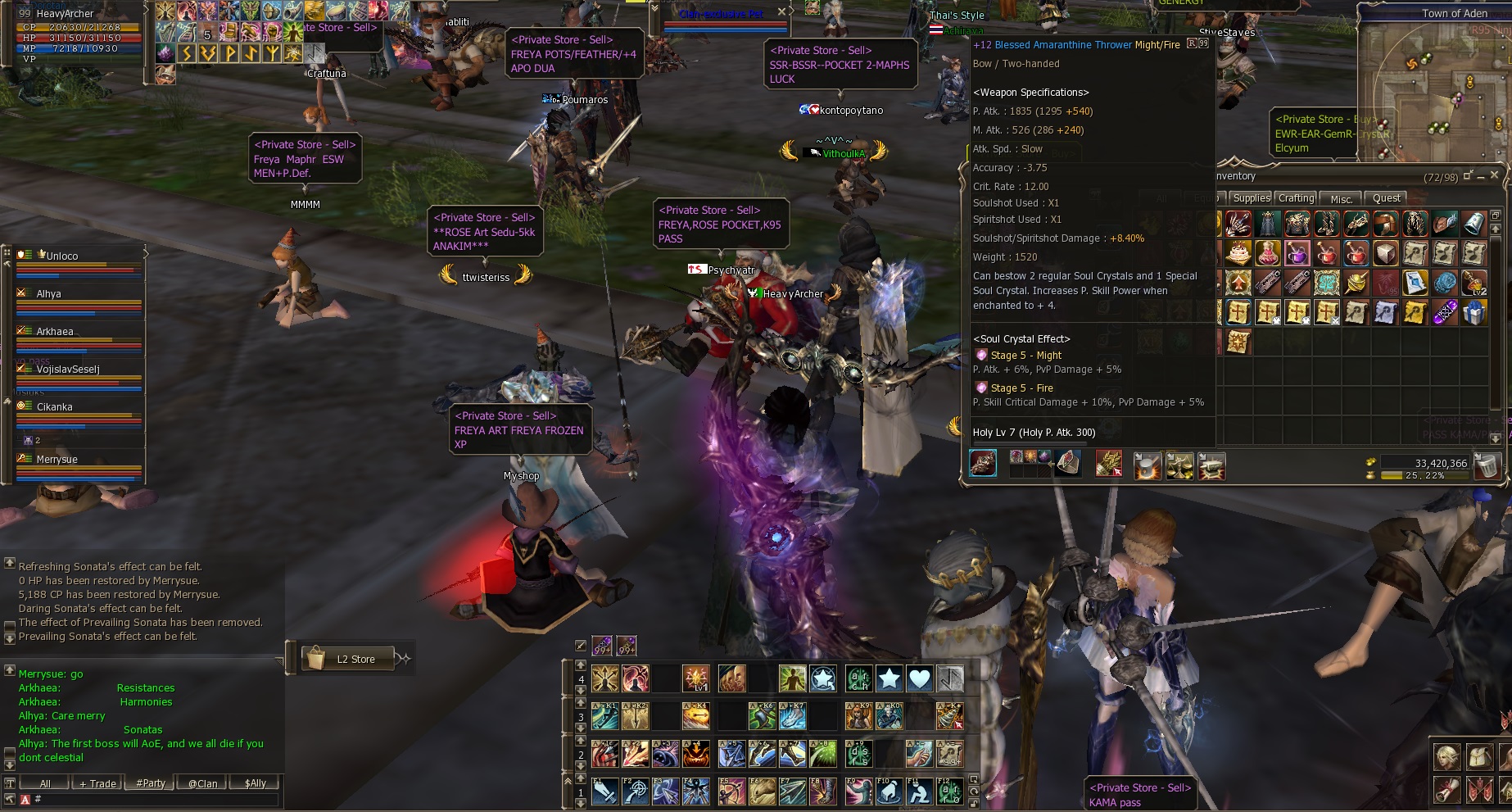The width and height of the screenshot is (1512, 812).
Task: Use the F12 hotbar macro
Action: click(950, 792)
